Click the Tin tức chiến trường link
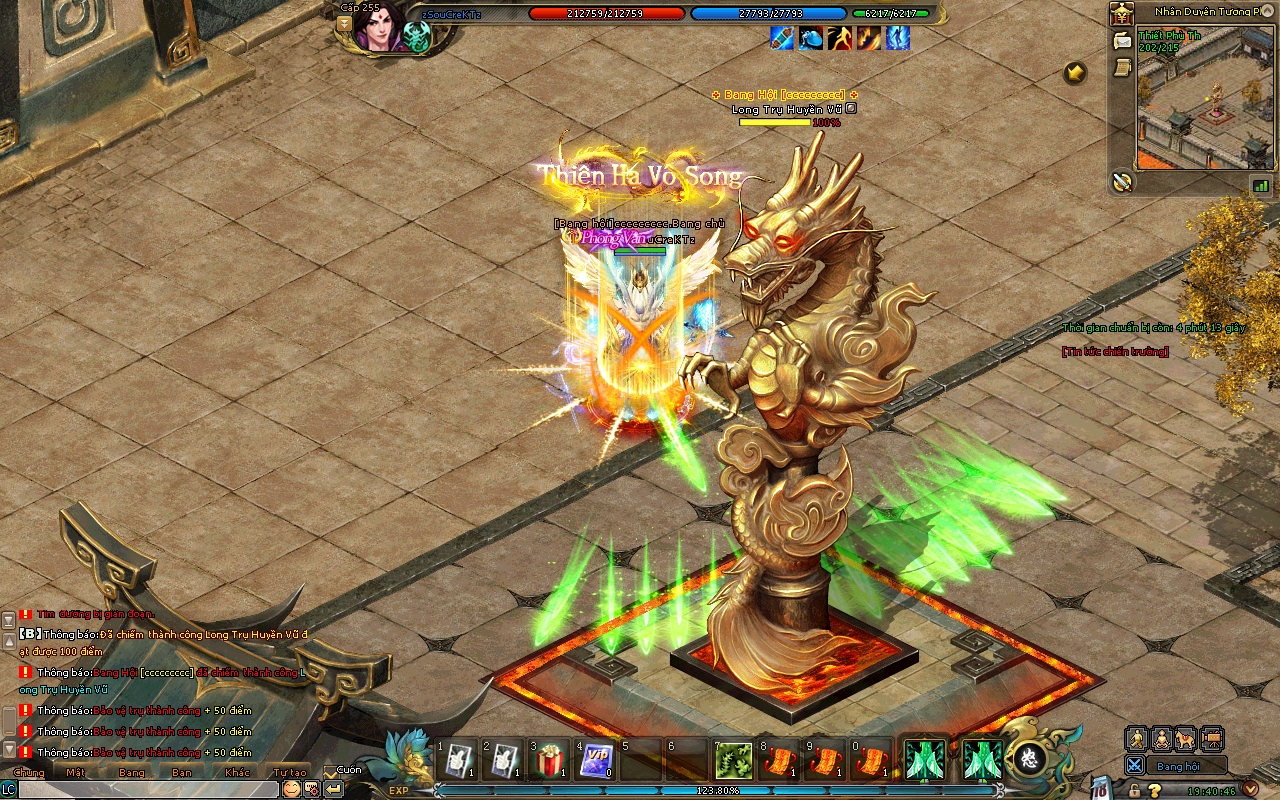 (1115, 351)
